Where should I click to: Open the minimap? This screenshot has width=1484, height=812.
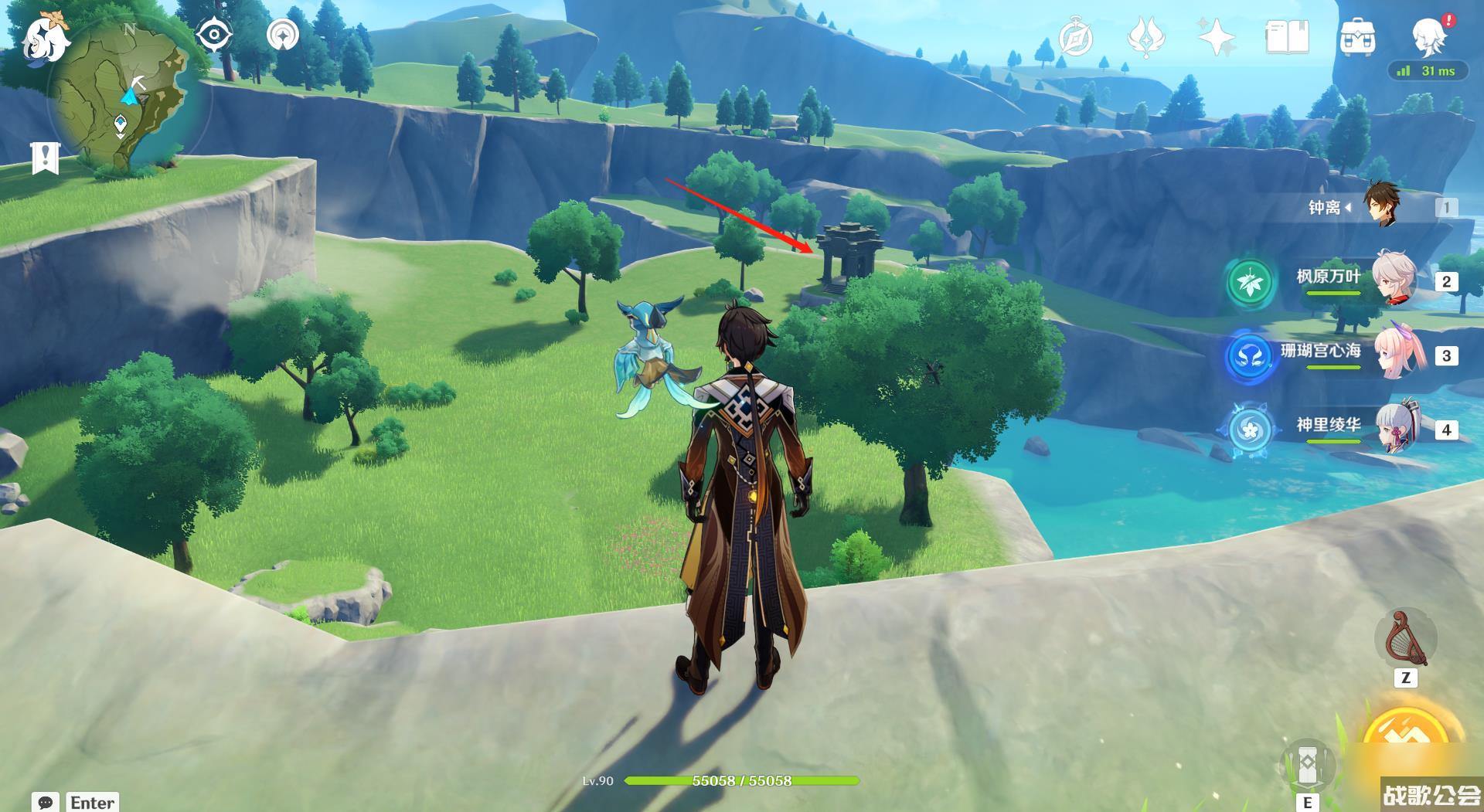pyautogui.click(x=124, y=97)
